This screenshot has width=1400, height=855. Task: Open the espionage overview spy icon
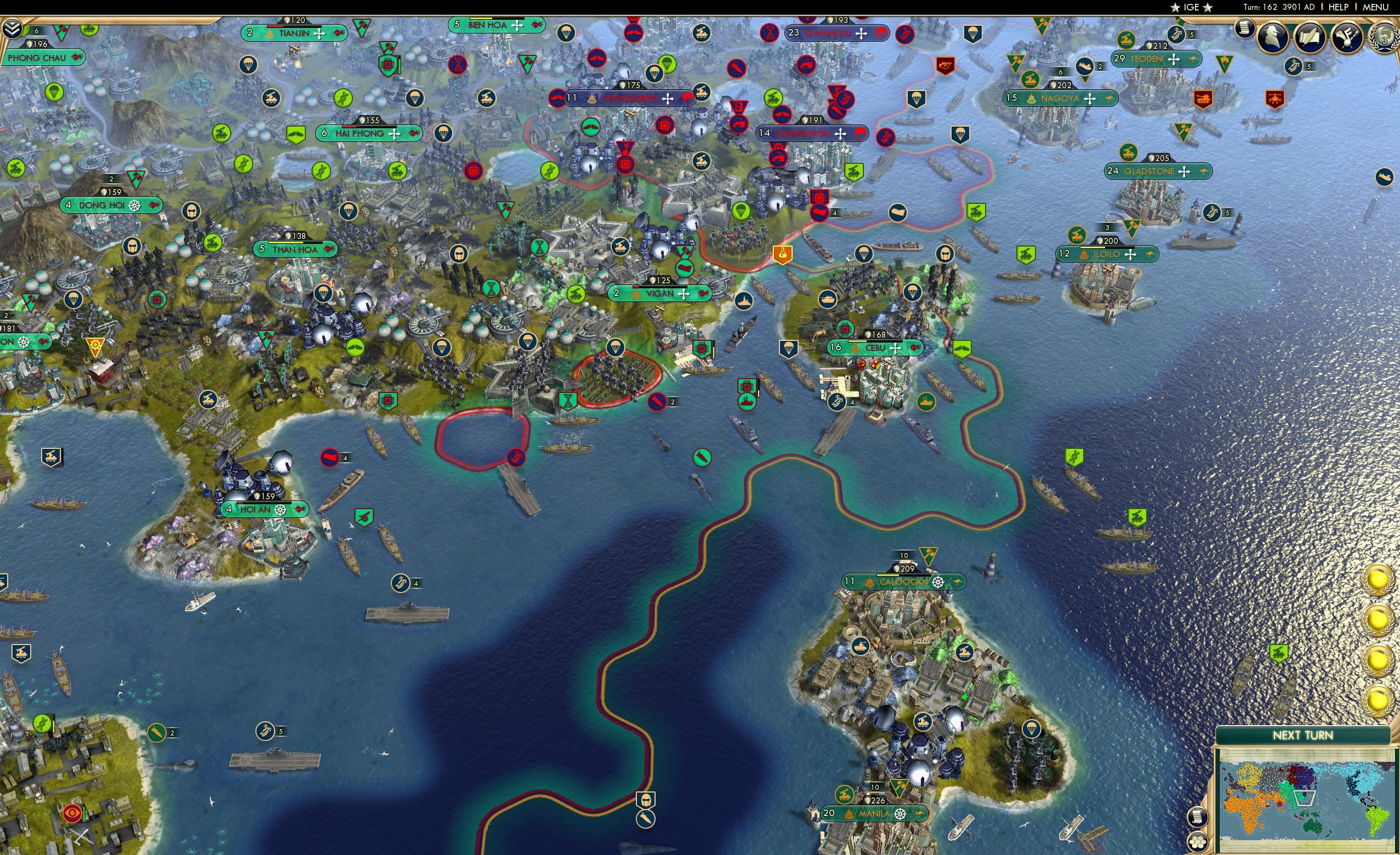[1272, 36]
